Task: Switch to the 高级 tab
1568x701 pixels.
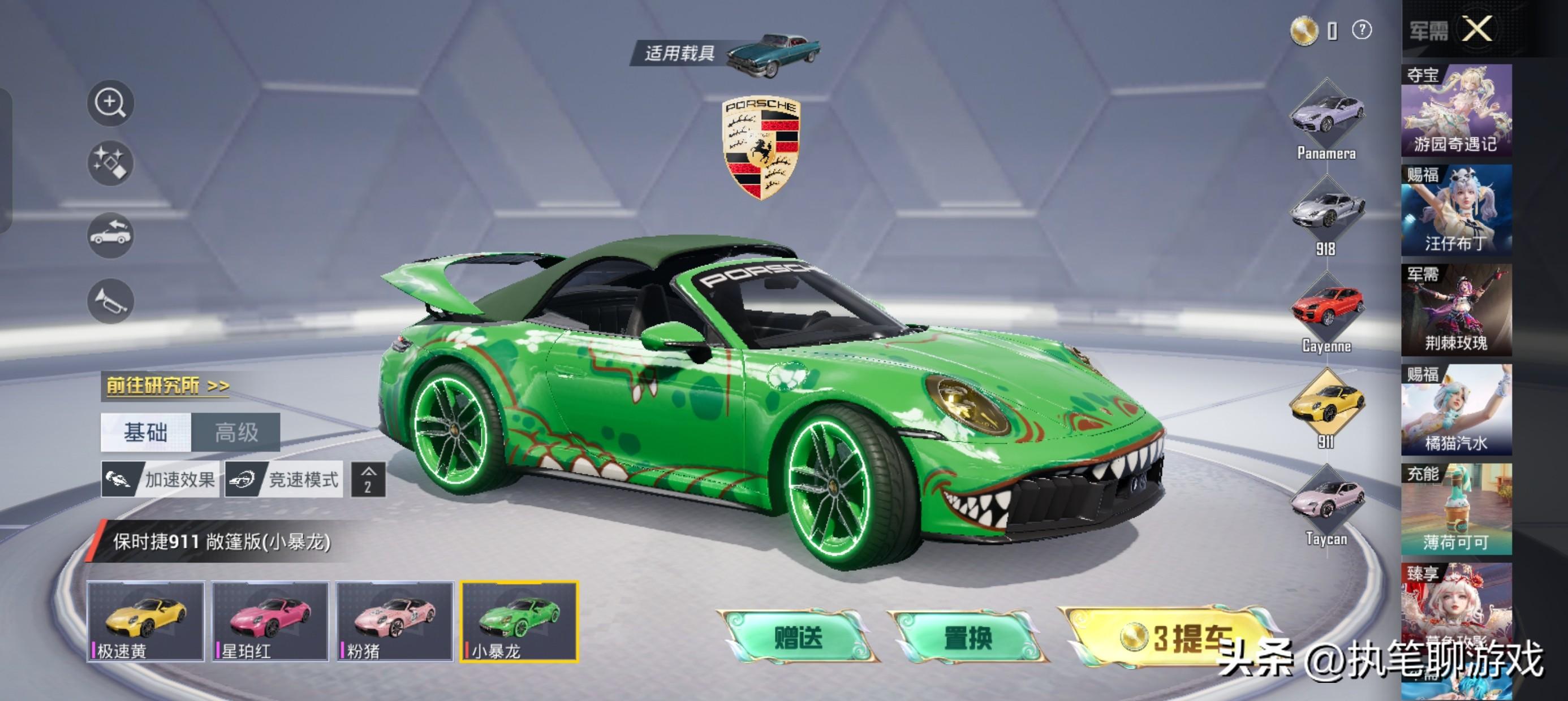Action: [236, 432]
